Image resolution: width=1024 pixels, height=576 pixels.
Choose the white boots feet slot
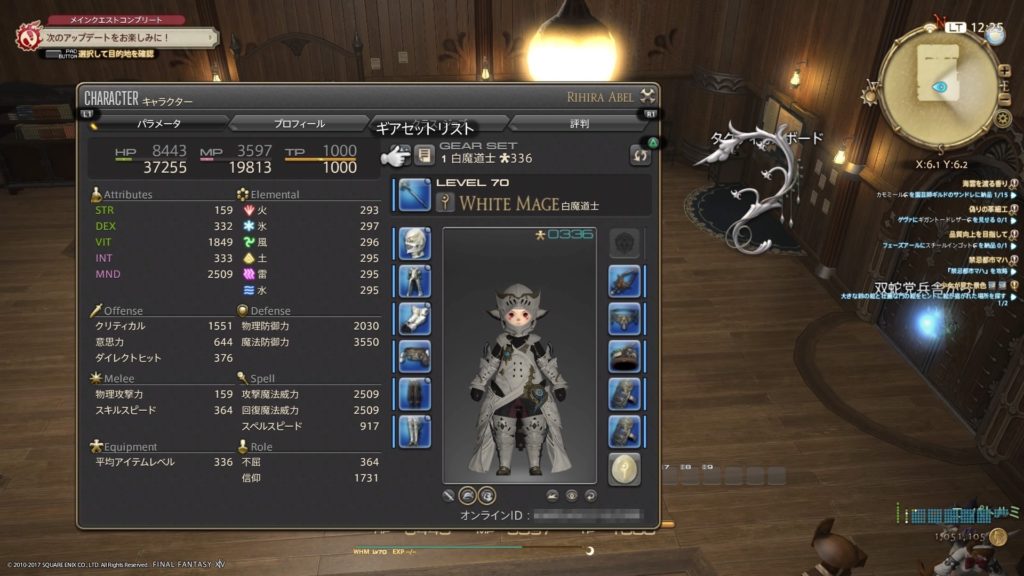[414, 430]
